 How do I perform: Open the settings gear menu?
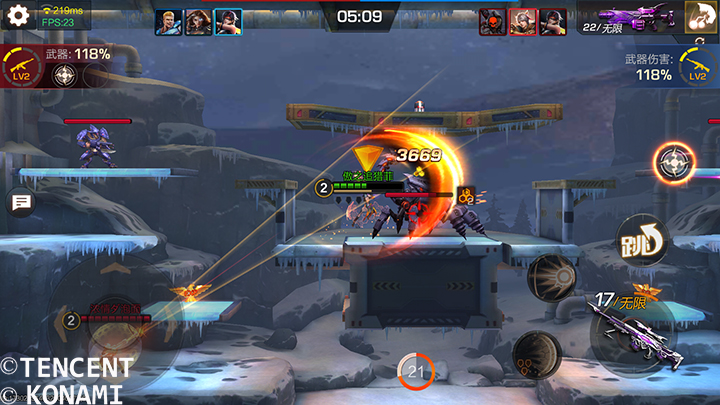point(18,16)
